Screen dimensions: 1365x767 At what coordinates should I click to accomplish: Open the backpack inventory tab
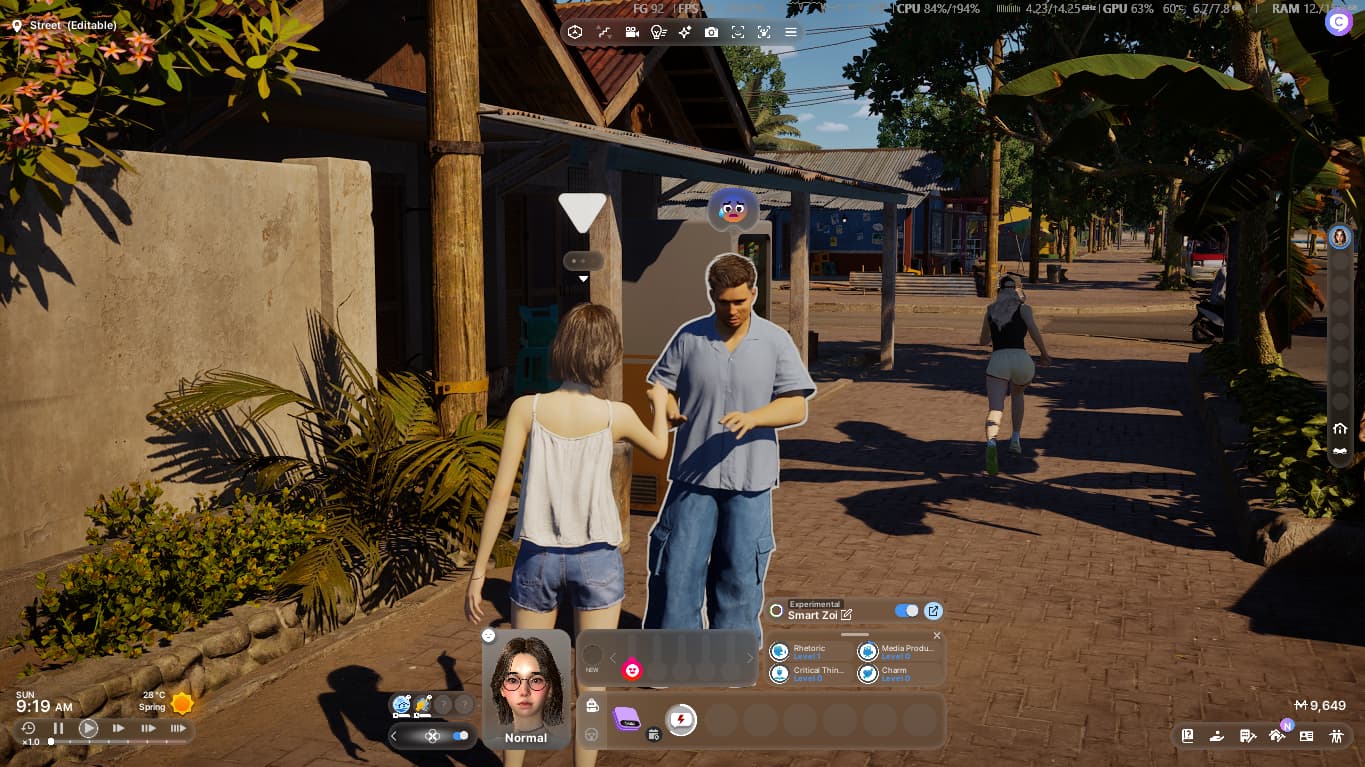[x=592, y=706]
